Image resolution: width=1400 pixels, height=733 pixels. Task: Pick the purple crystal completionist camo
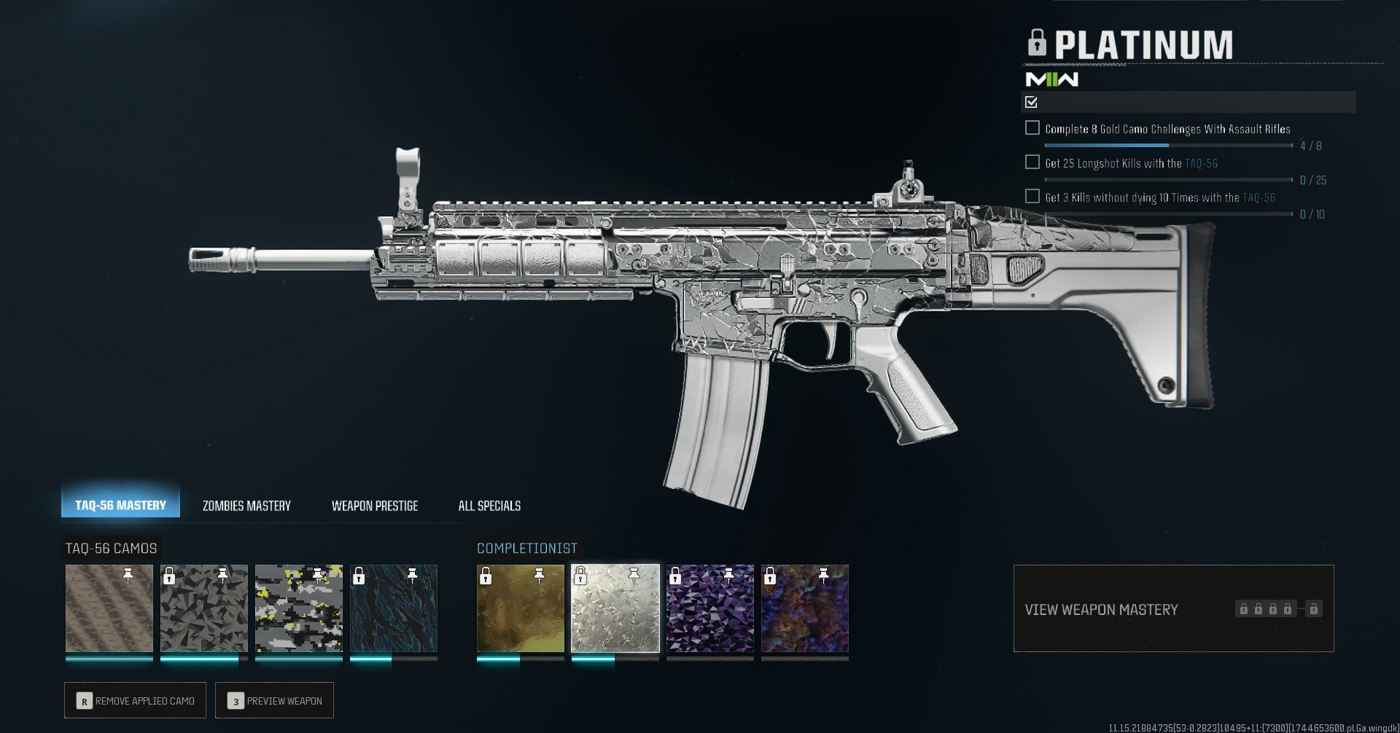[710, 608]
